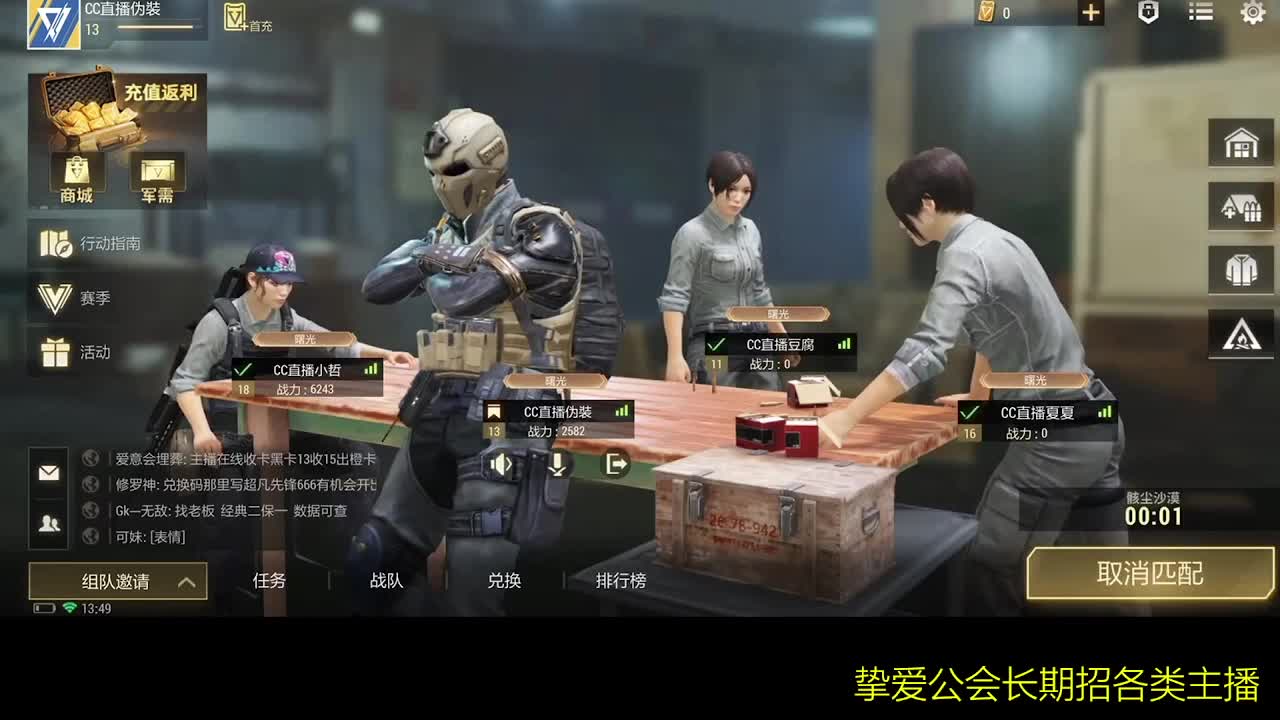
Task: Open the mail inbox icon
Action: tap(47, 470)
